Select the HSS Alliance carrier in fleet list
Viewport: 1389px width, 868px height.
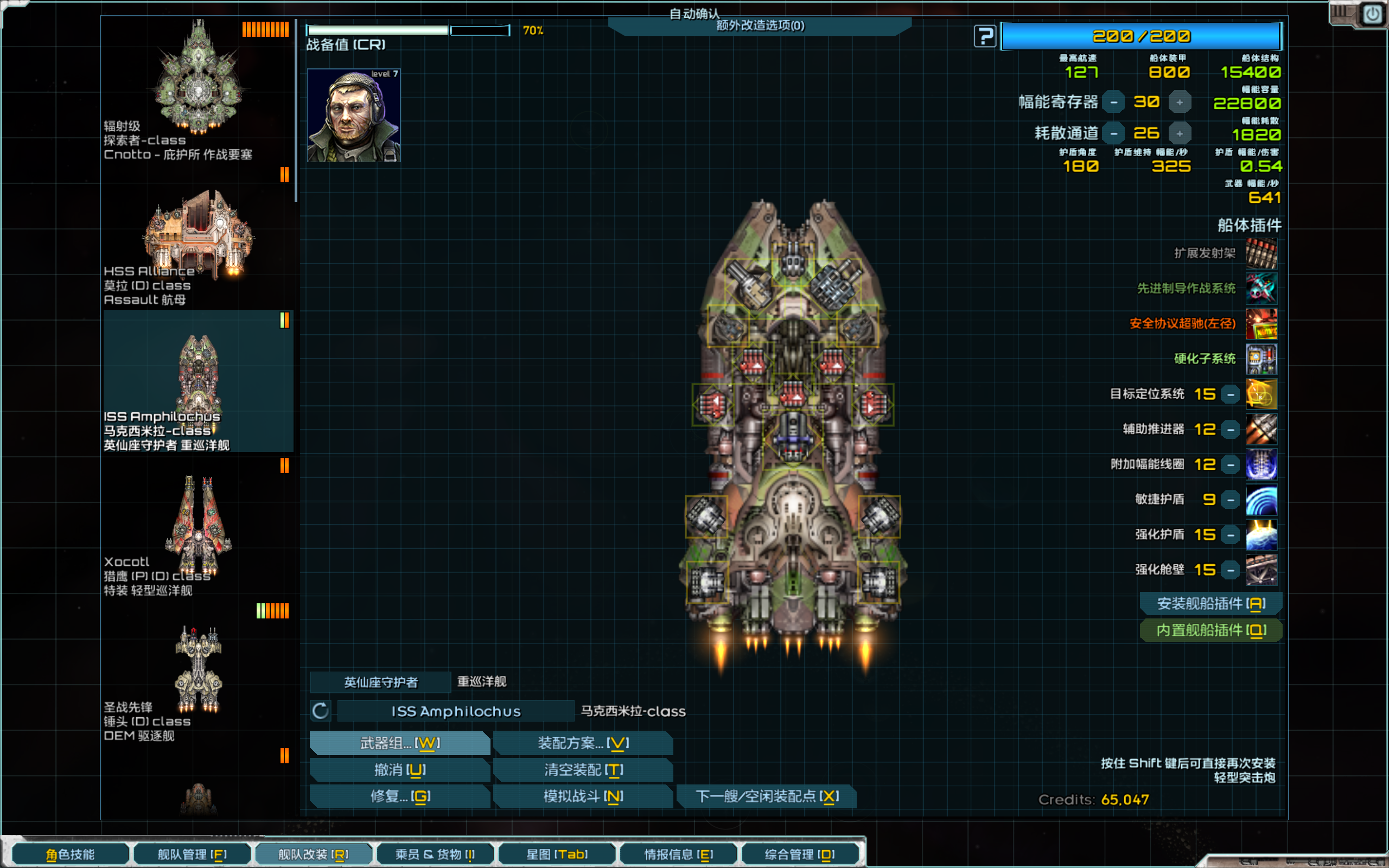point(198,247)
